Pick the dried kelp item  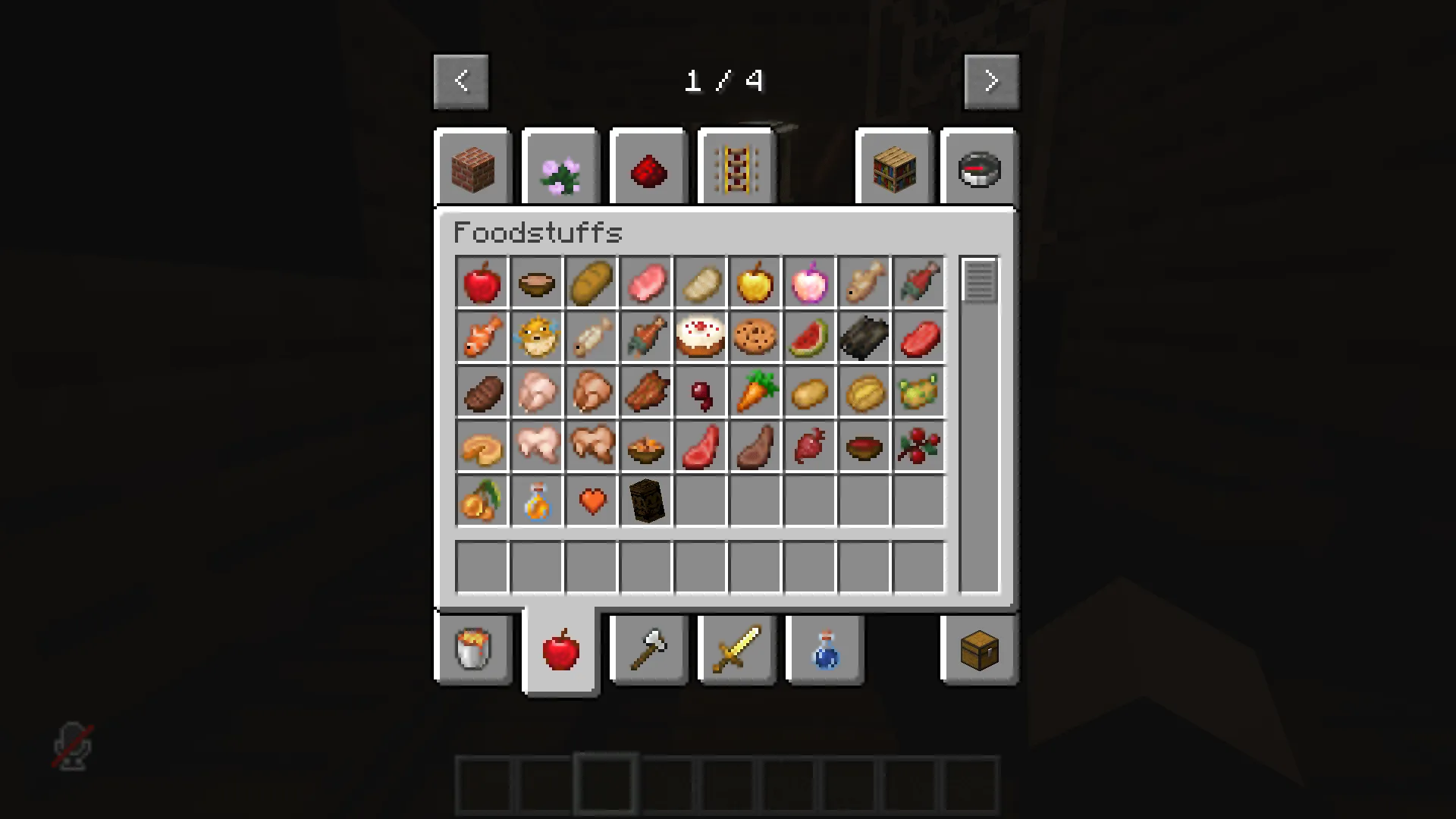[864, 337]
